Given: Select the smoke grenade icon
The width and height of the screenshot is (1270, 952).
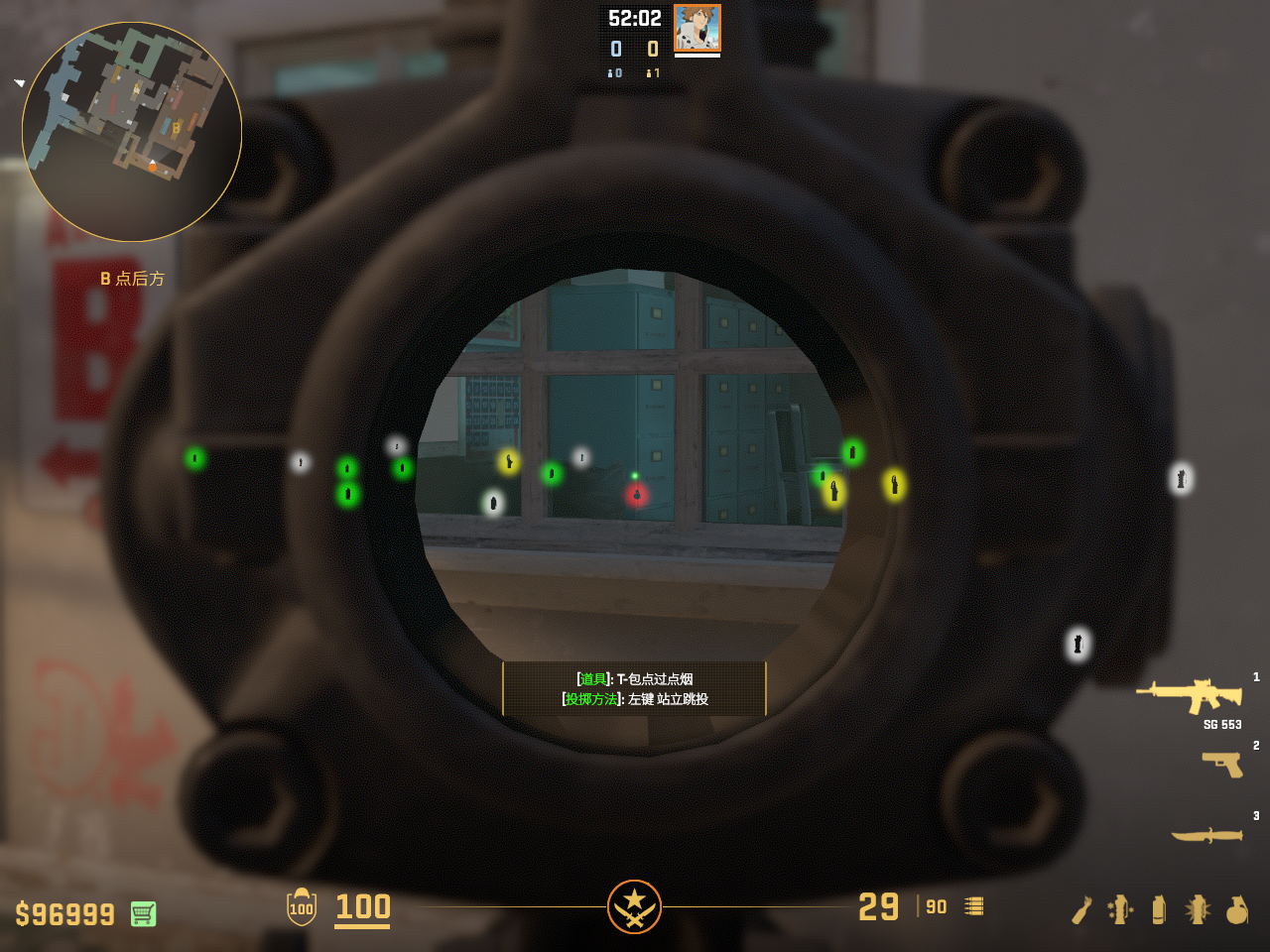Looking at the screenshot, I should [x=1159, y=909].
